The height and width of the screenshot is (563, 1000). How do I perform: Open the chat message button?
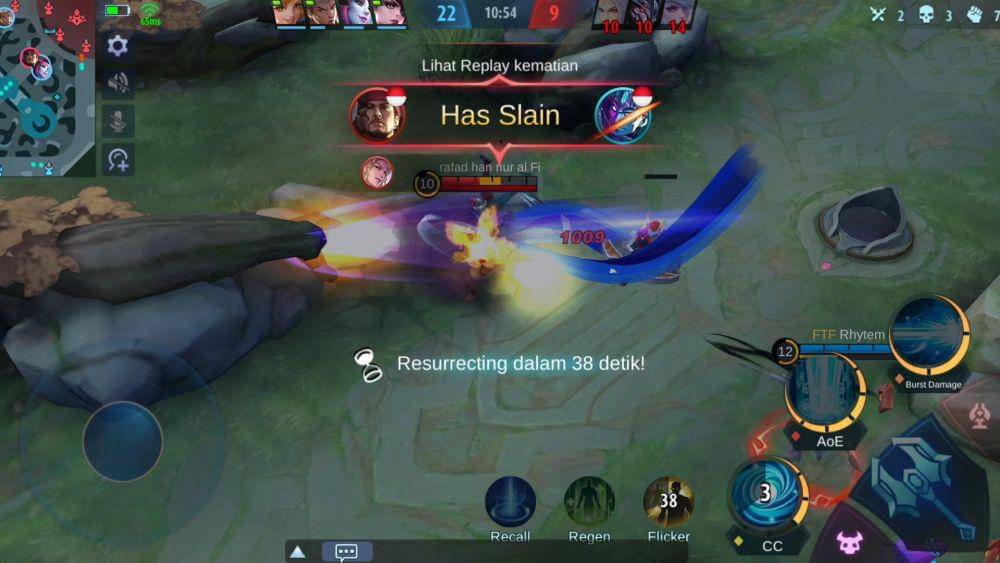pos(347,551)
